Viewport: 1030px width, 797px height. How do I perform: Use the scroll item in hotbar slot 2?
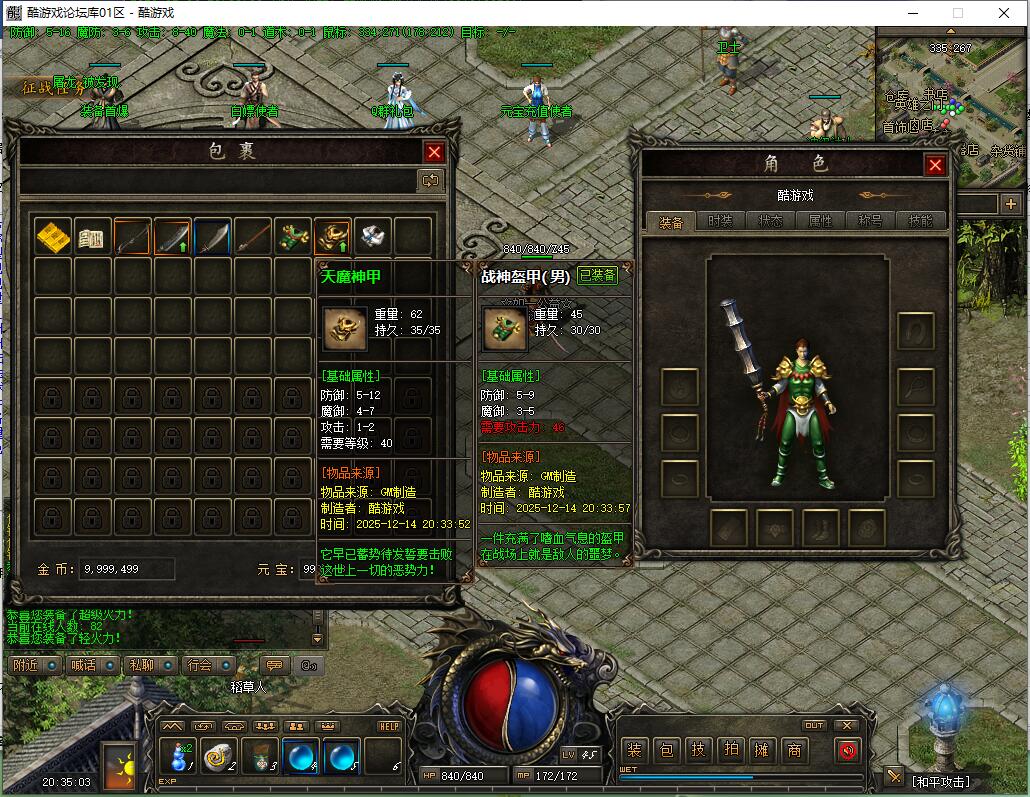219,757
